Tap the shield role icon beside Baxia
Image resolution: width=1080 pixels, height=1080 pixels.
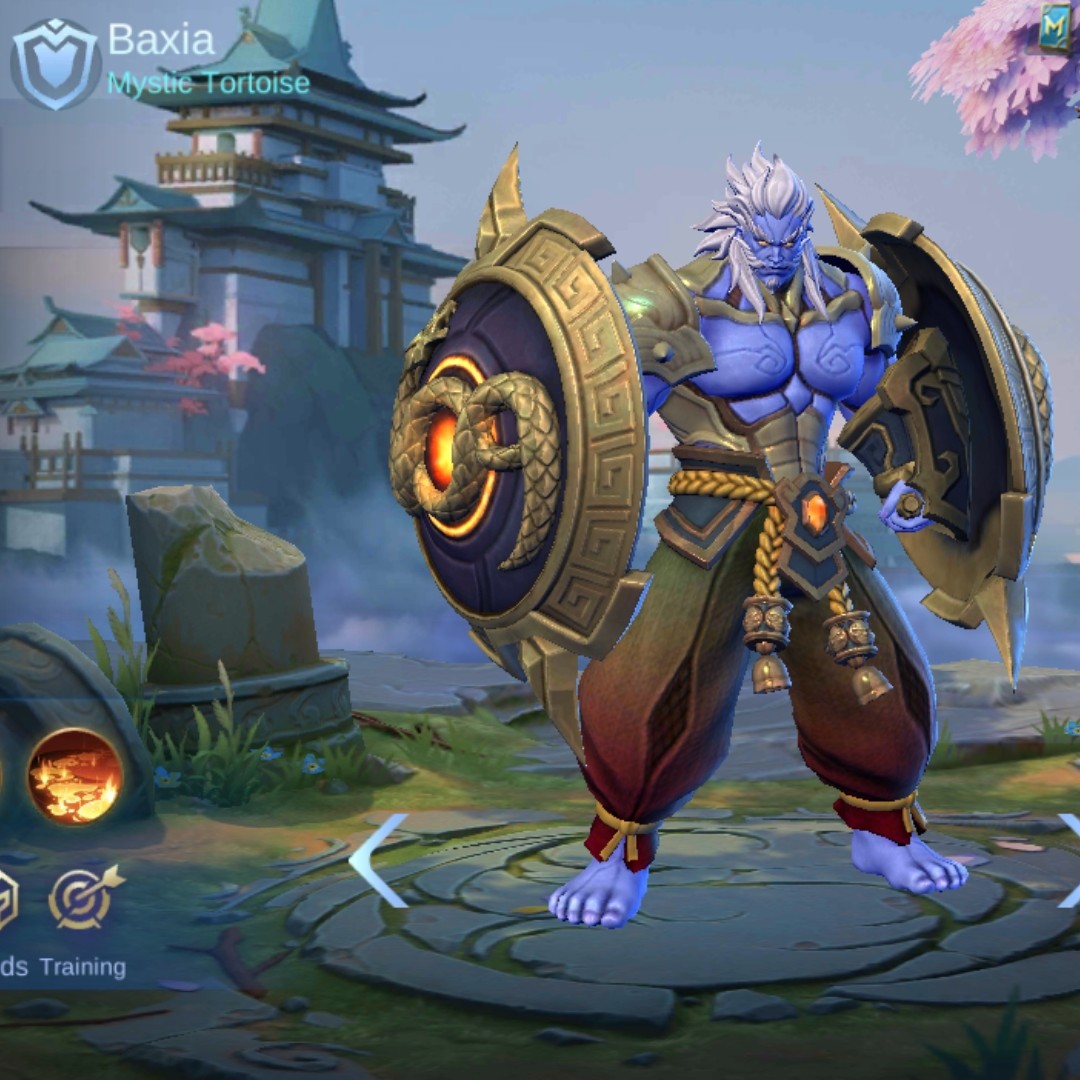click(x=55, y=63)
